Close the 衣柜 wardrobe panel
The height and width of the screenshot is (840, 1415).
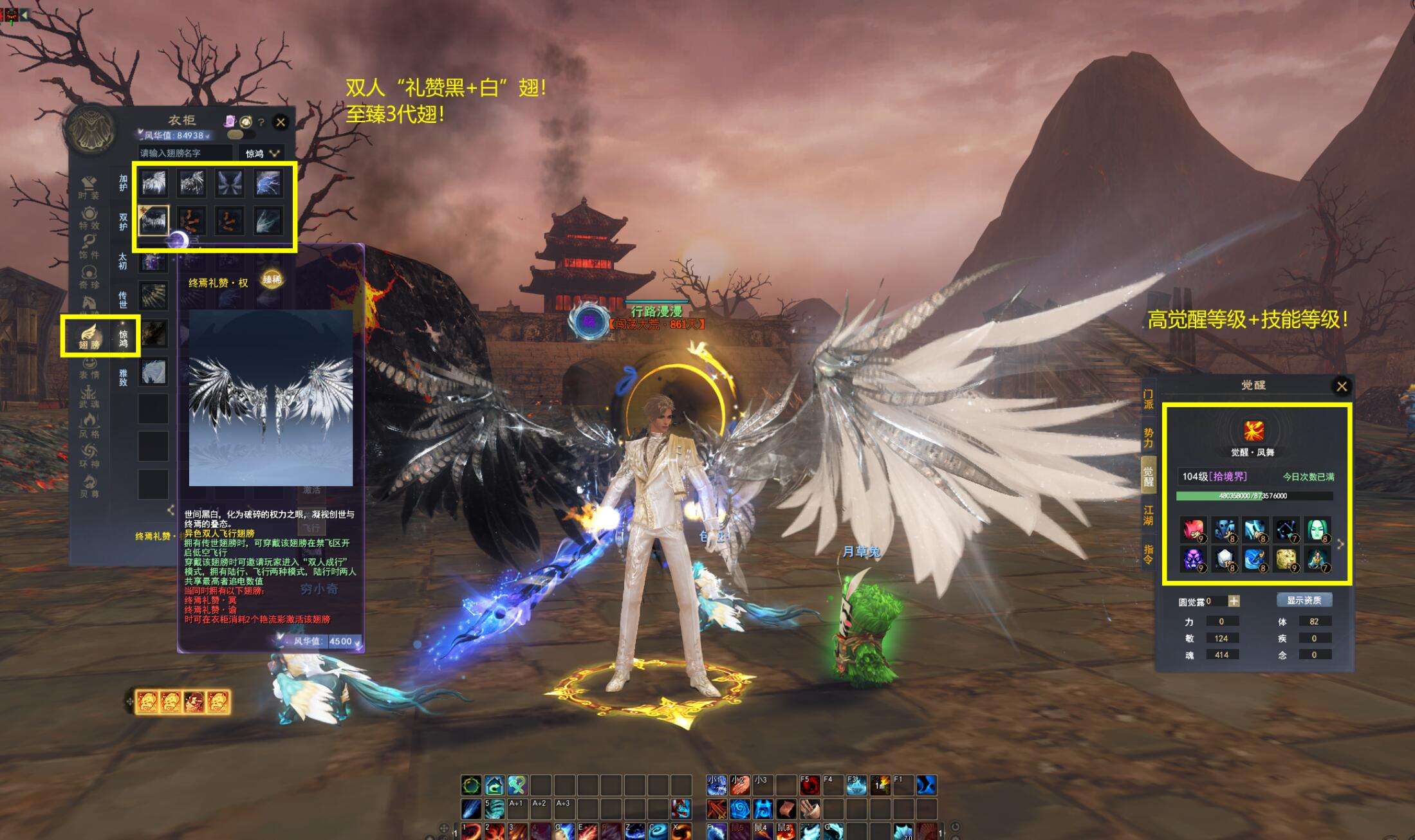pyautogui.click(x=281, y=122)
